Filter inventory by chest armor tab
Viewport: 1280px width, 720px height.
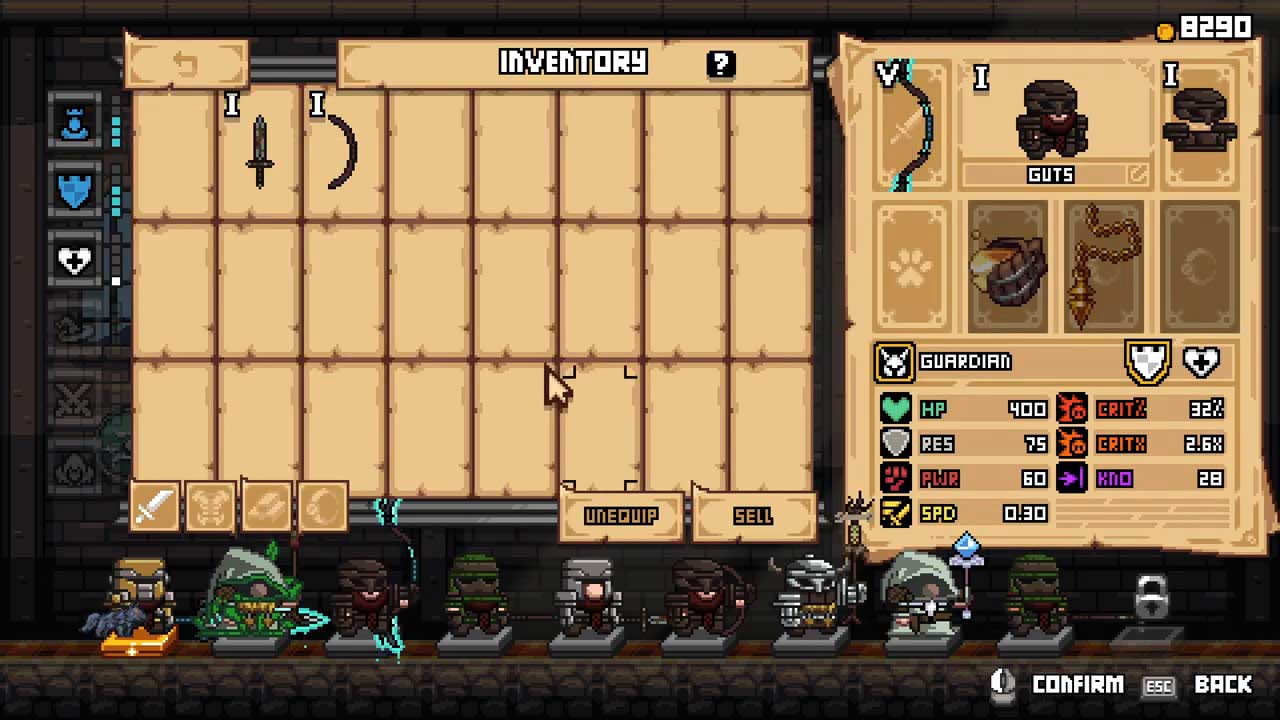click(210, 508)
